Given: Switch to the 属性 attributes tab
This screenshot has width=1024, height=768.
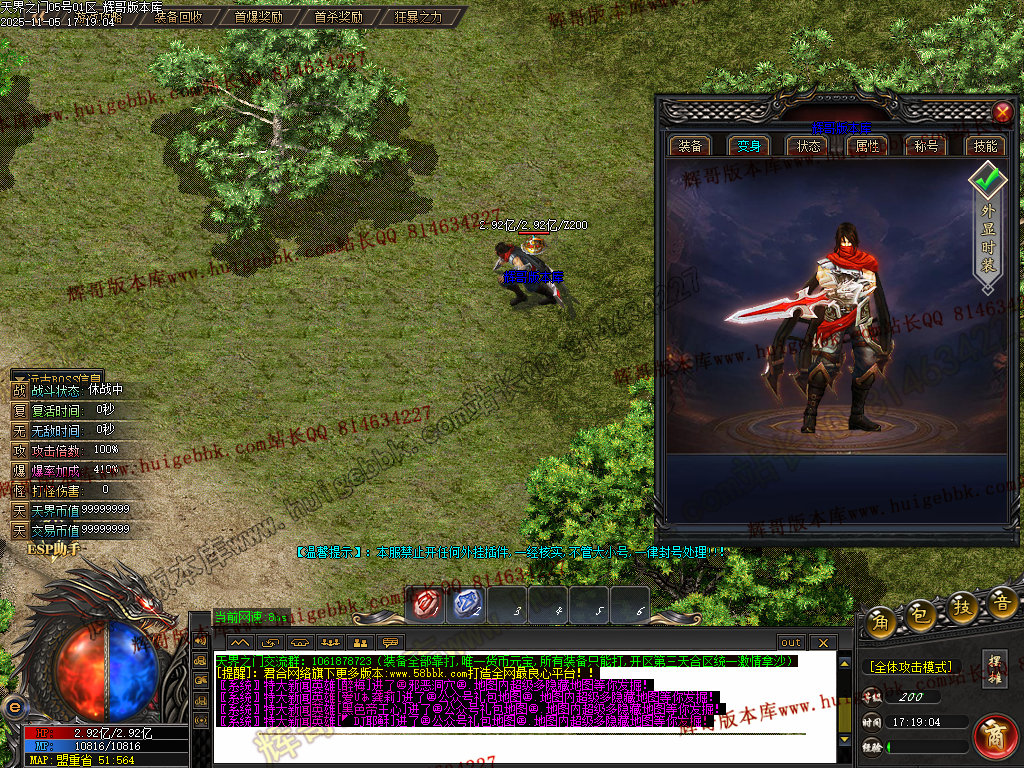Looking at the screenshot, I should point(867,146).
